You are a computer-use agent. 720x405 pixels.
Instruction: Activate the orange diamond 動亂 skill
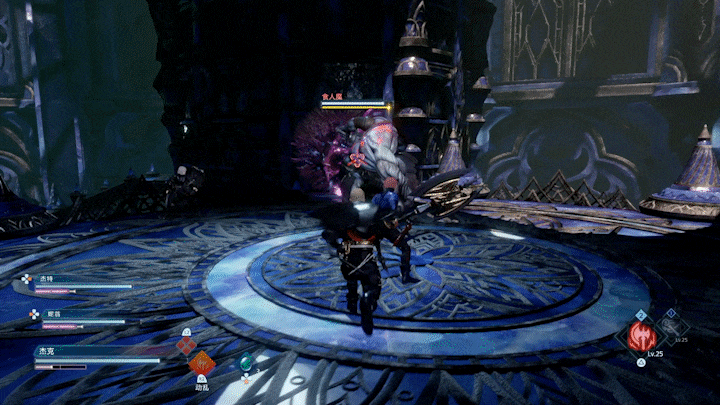202,361
